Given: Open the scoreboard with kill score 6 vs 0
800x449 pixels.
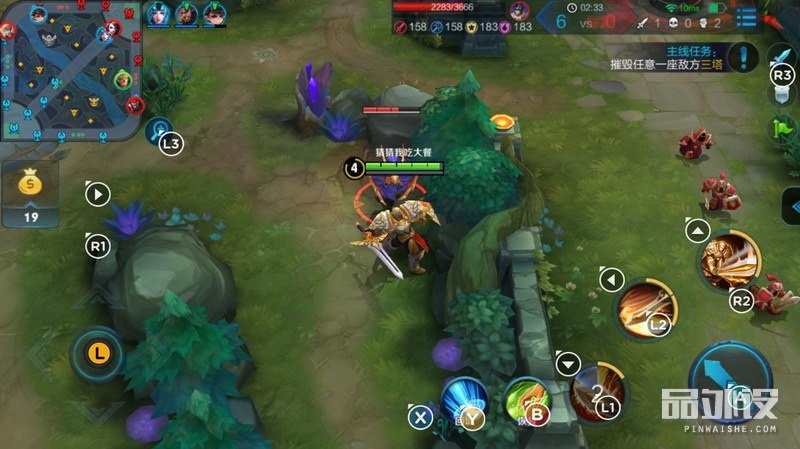Looking at the screenshot, I should [584, 20].
